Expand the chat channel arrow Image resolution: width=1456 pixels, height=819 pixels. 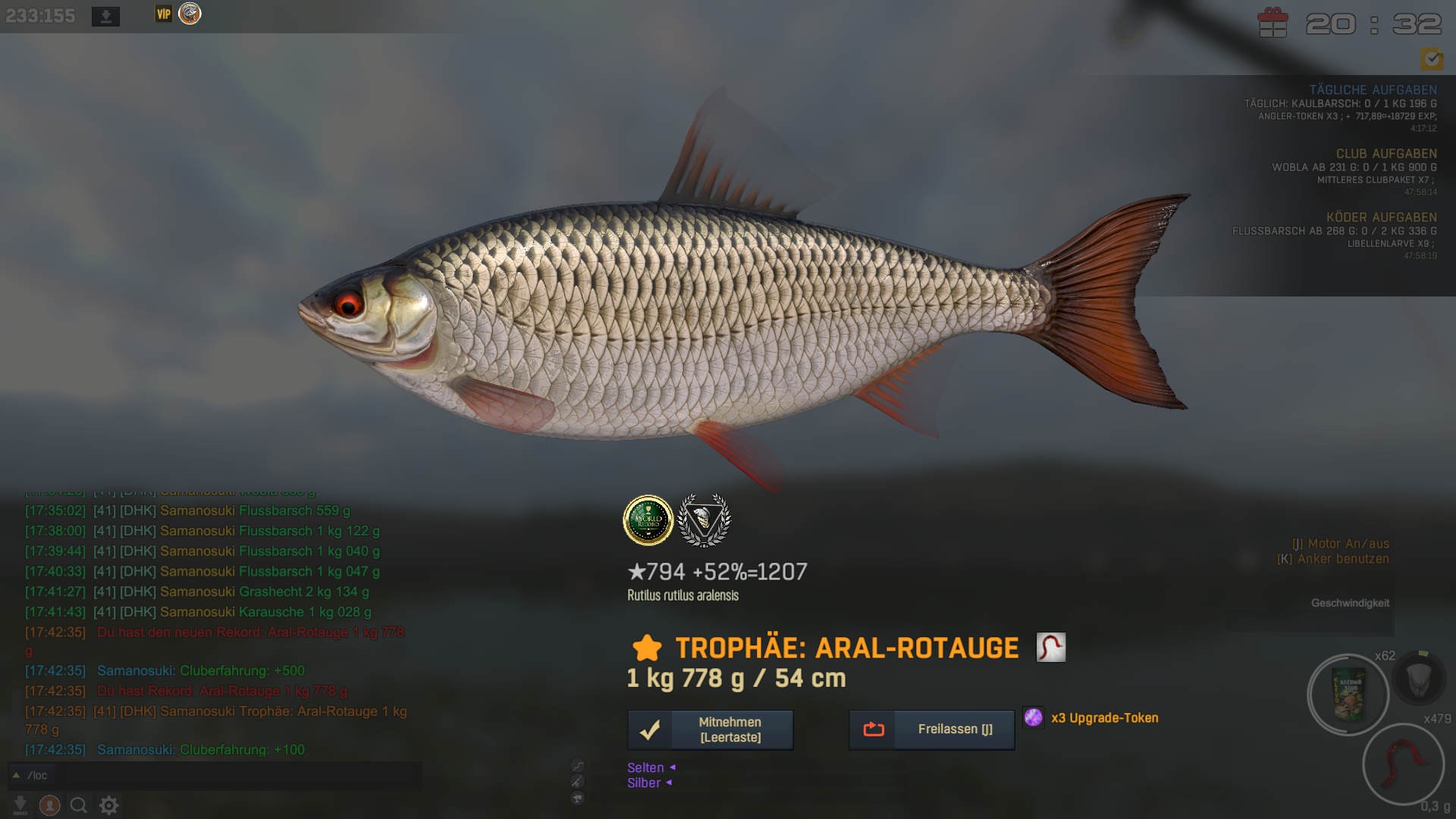pyautogui.click(x=16, y=775)
